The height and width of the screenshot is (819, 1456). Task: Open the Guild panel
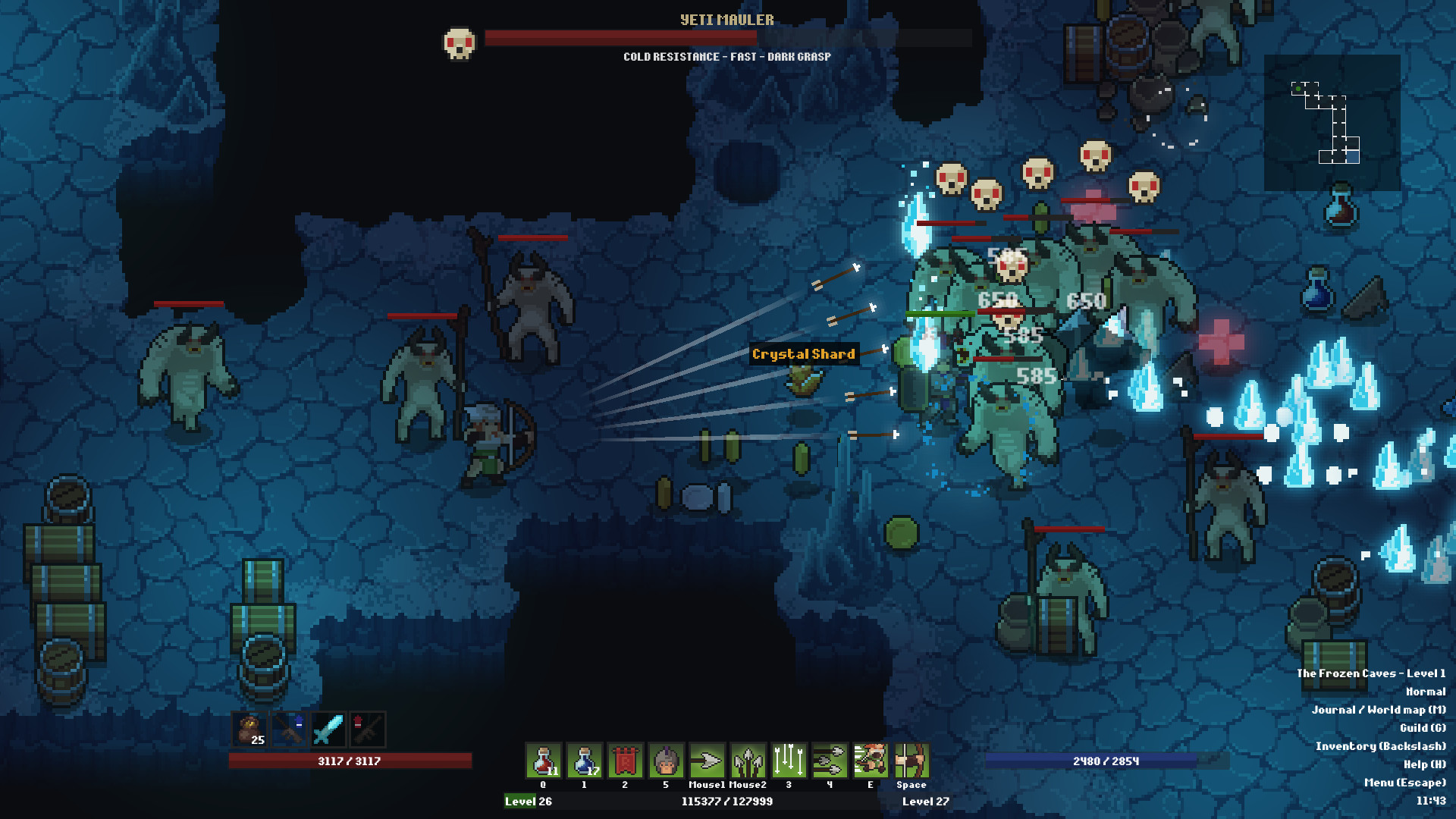tap(1423, 729)
